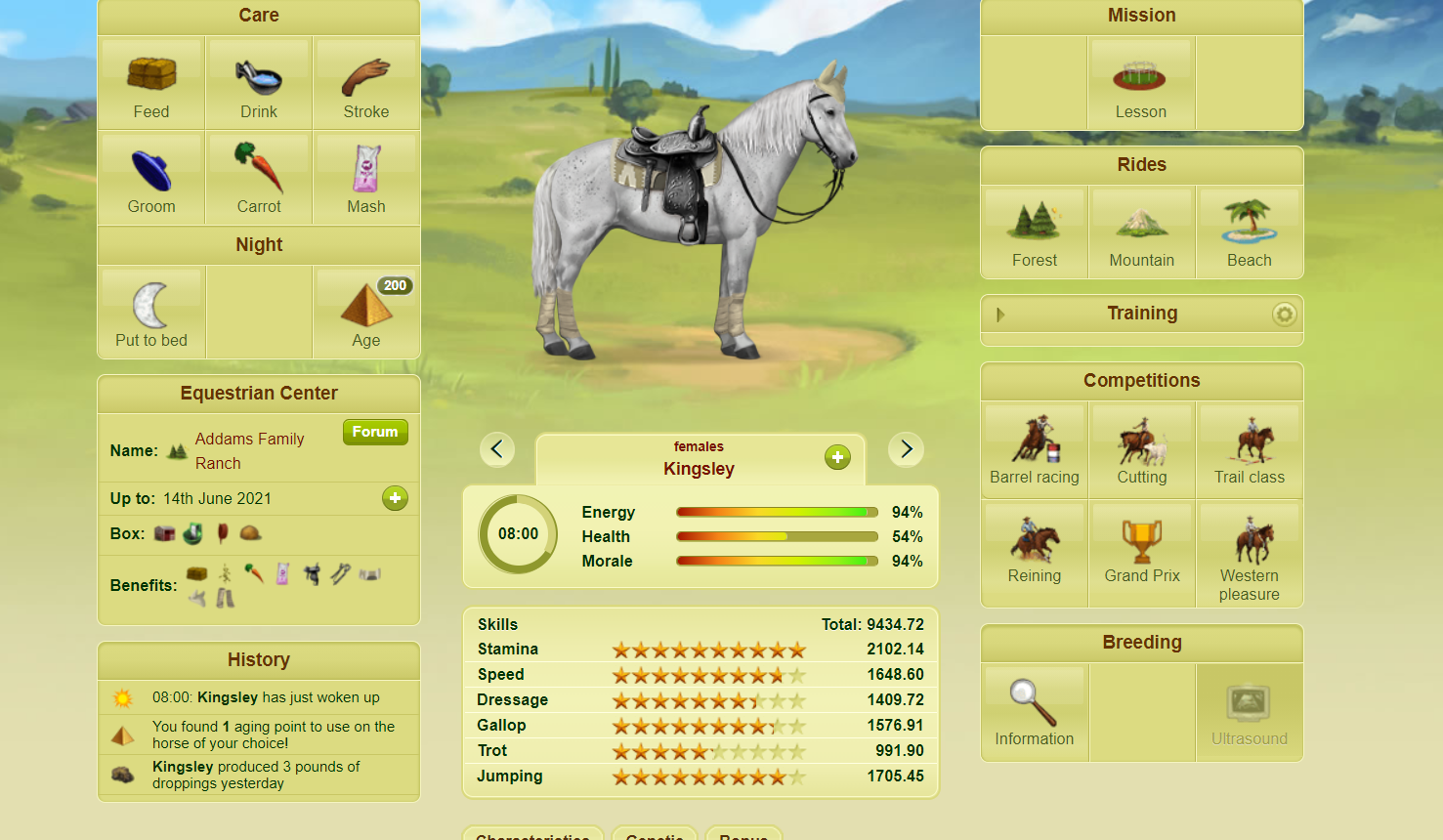Open the Addams Family Ranch link

coord(249,450)
